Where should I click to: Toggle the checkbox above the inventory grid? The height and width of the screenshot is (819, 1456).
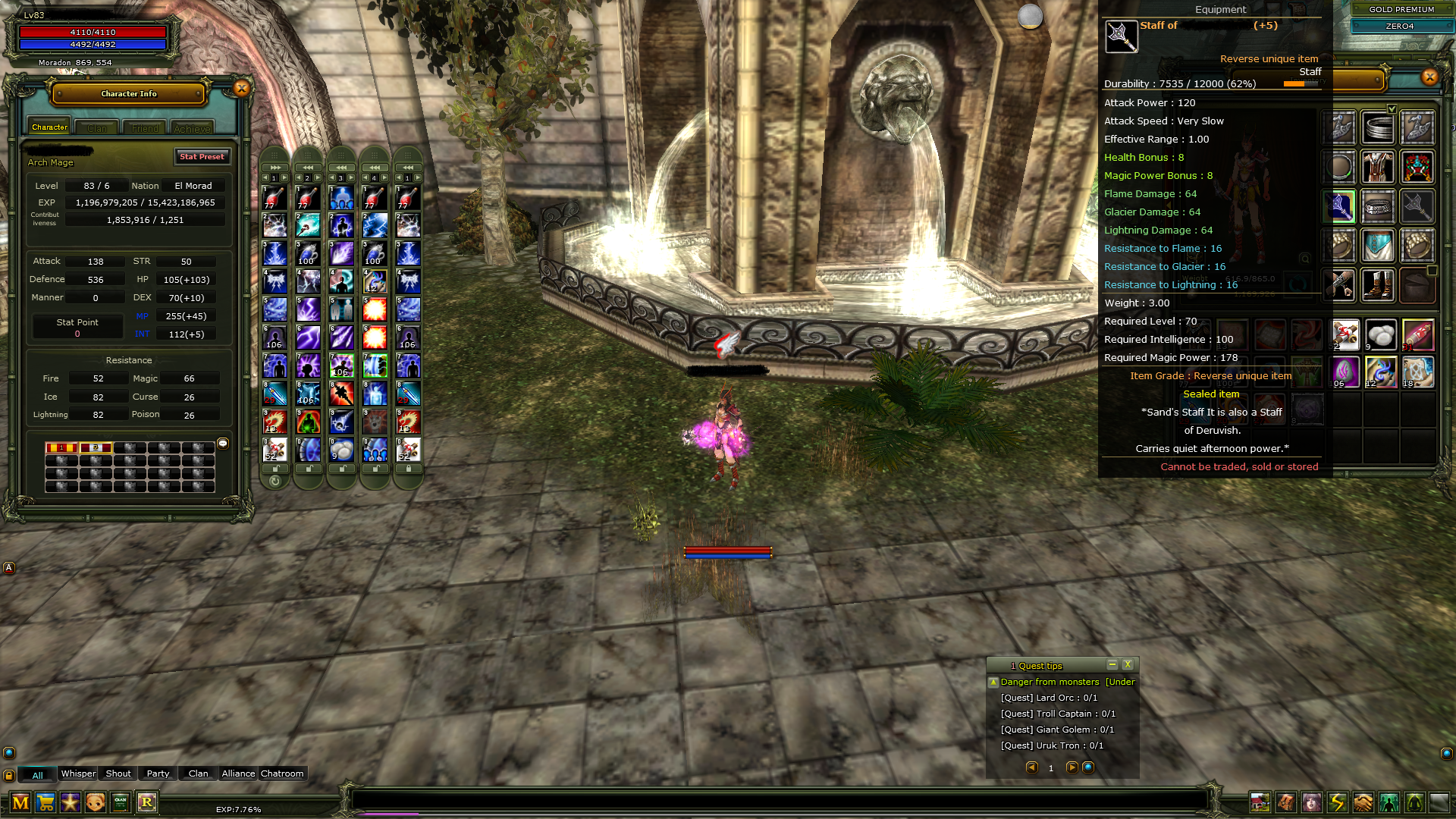(1392, 110)
